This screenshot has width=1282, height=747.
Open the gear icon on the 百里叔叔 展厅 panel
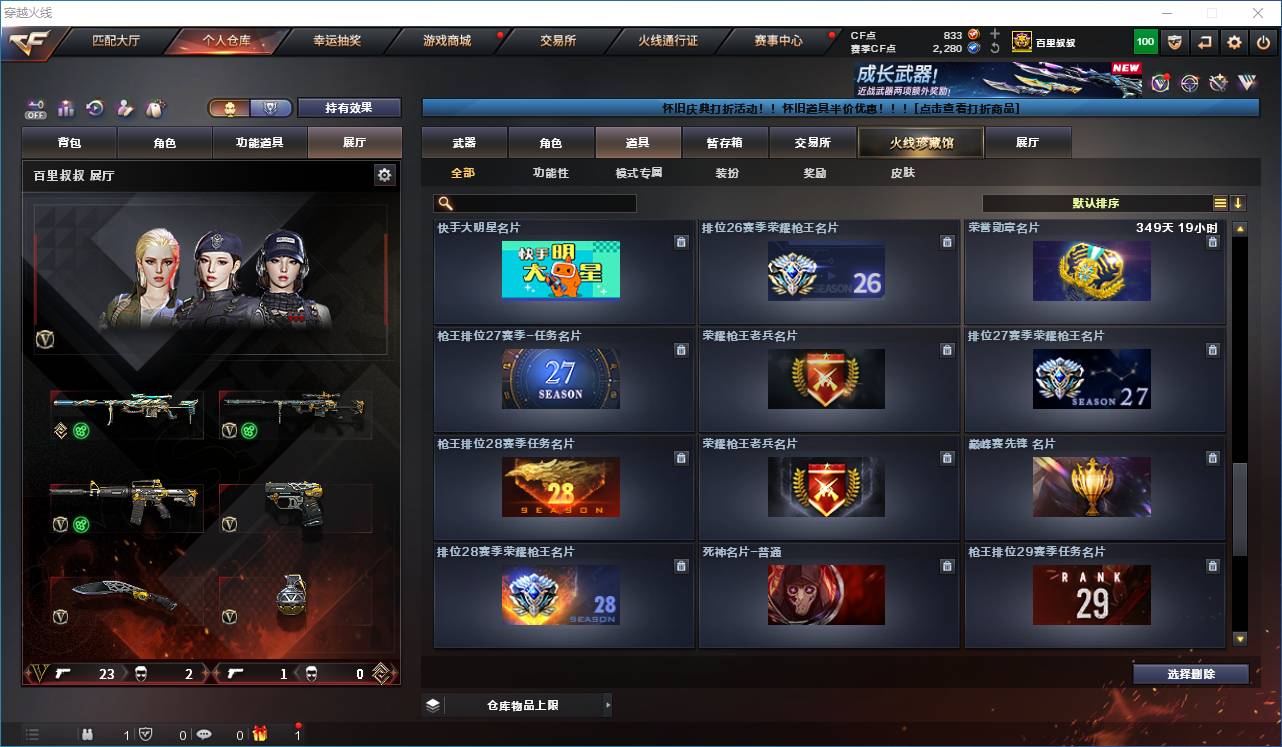[384, 174]
